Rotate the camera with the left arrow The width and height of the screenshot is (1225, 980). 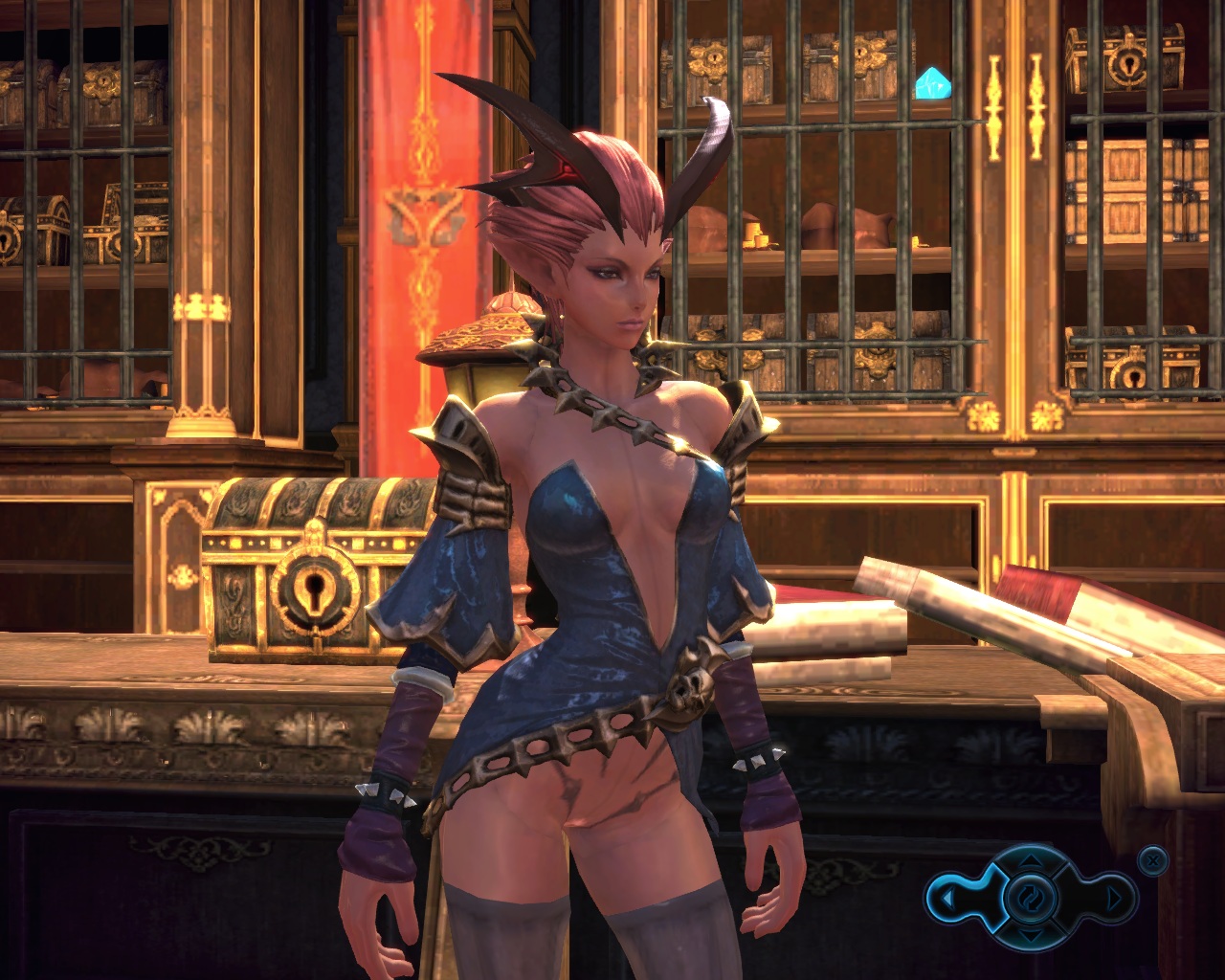tap(947, 899)
